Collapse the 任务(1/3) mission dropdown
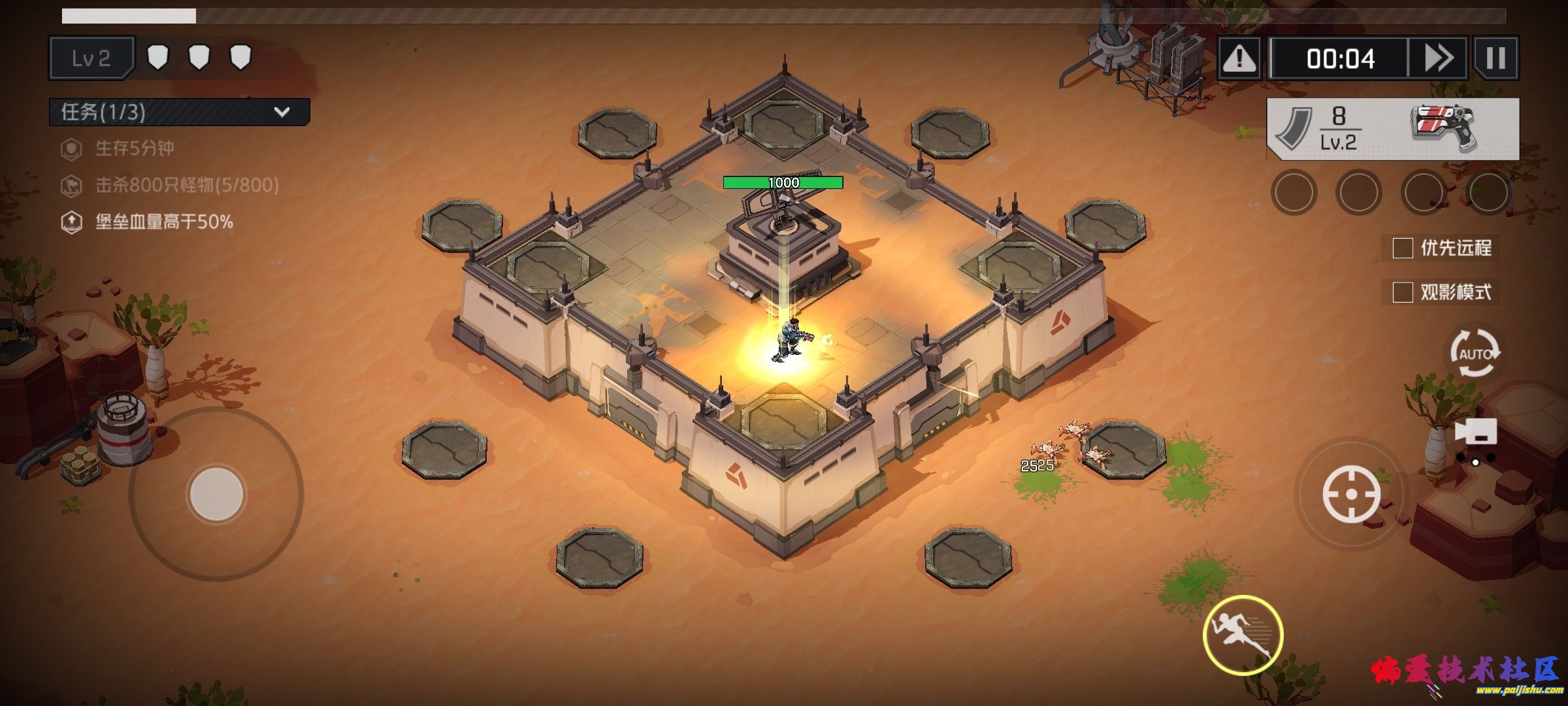1568x706 pixels. pos(282,112)
